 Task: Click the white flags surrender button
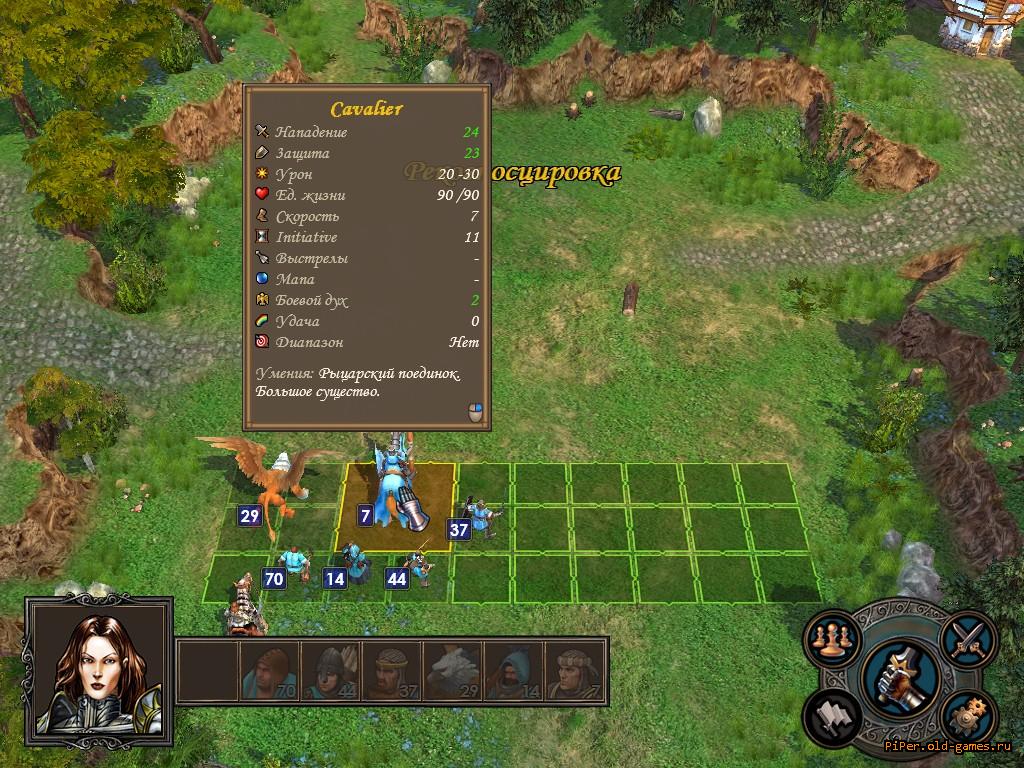[830, 716]
